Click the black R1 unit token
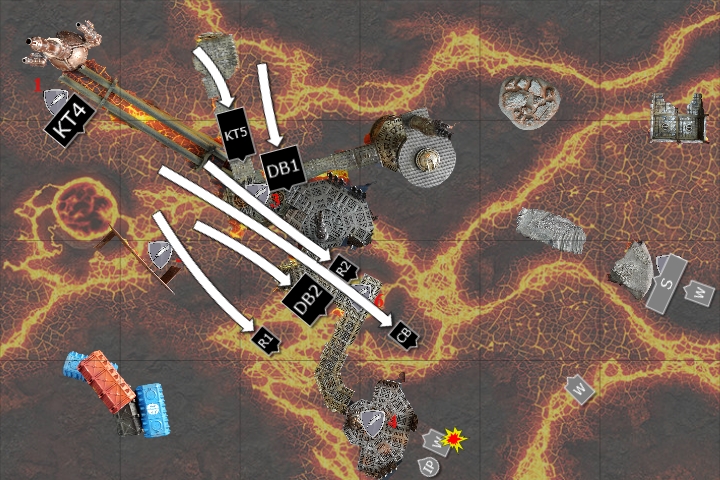 (266, 340)
